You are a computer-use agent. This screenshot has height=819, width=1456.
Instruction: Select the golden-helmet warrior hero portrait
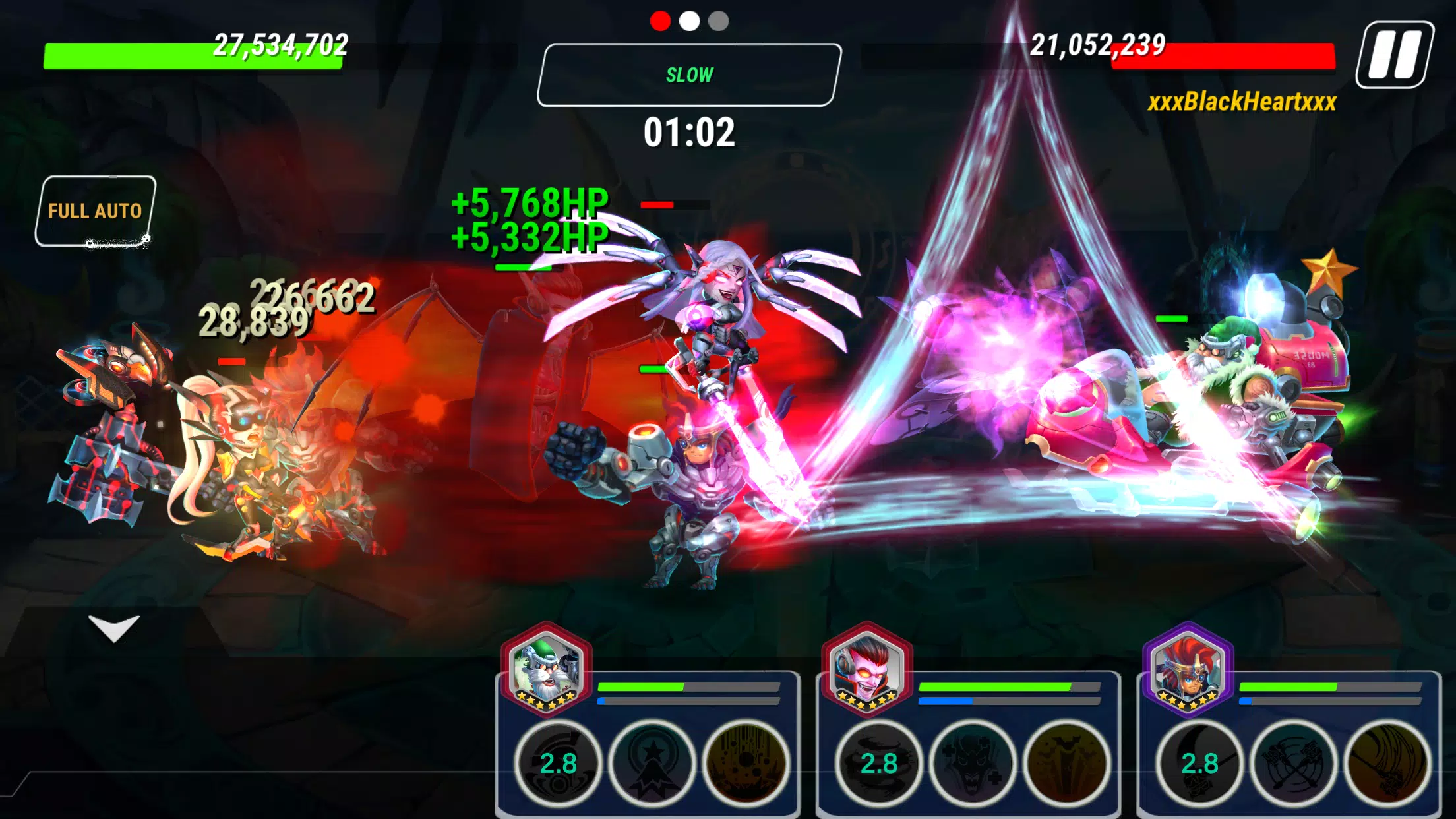coord(1188,670)
